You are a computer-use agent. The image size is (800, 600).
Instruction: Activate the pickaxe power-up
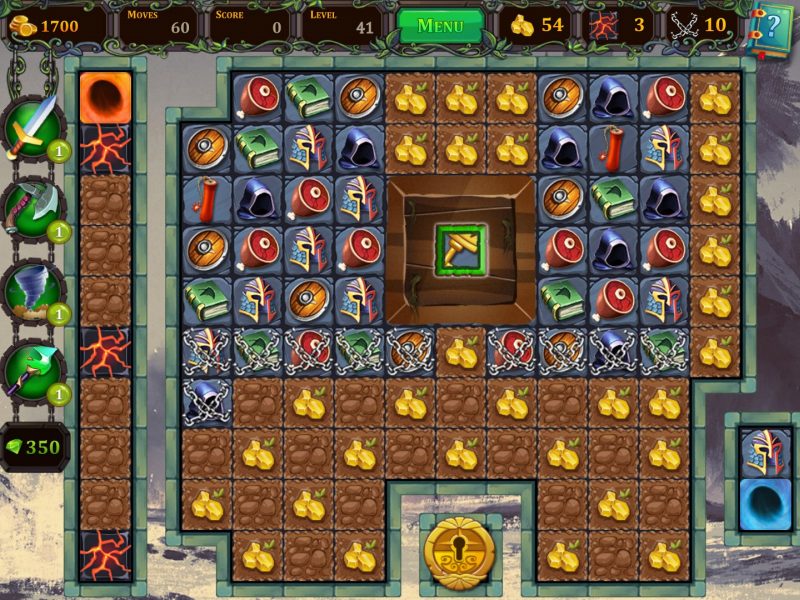(x=33, y=206)
